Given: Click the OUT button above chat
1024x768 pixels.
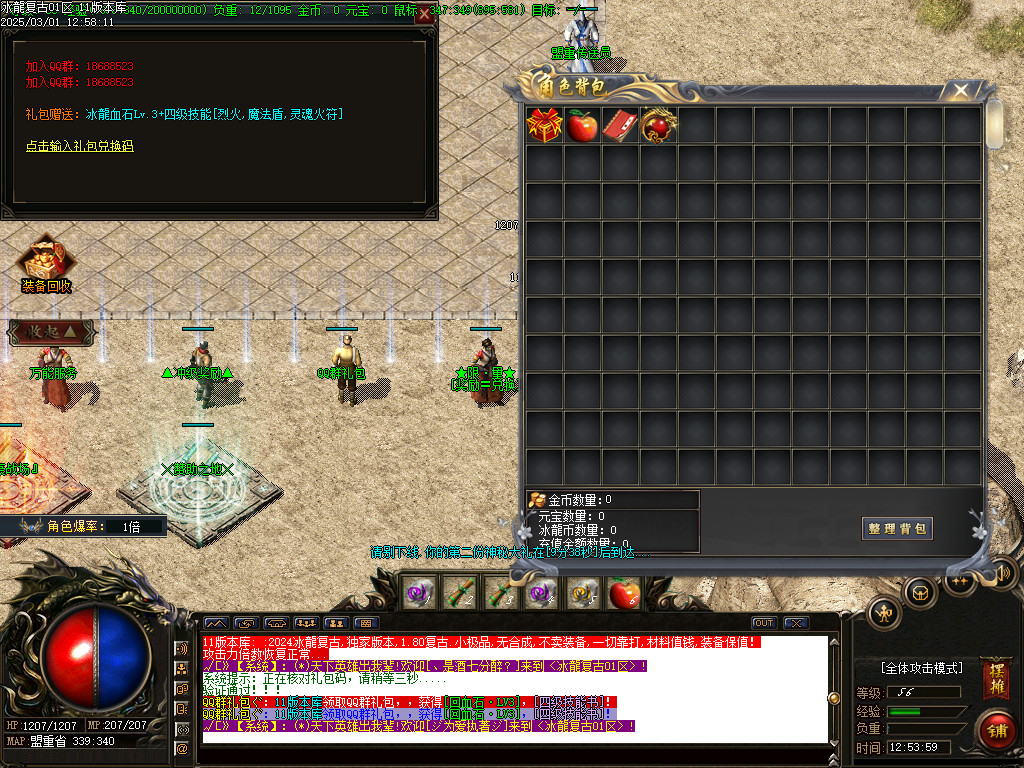Looking at the screenshot, I should point(764,622).
